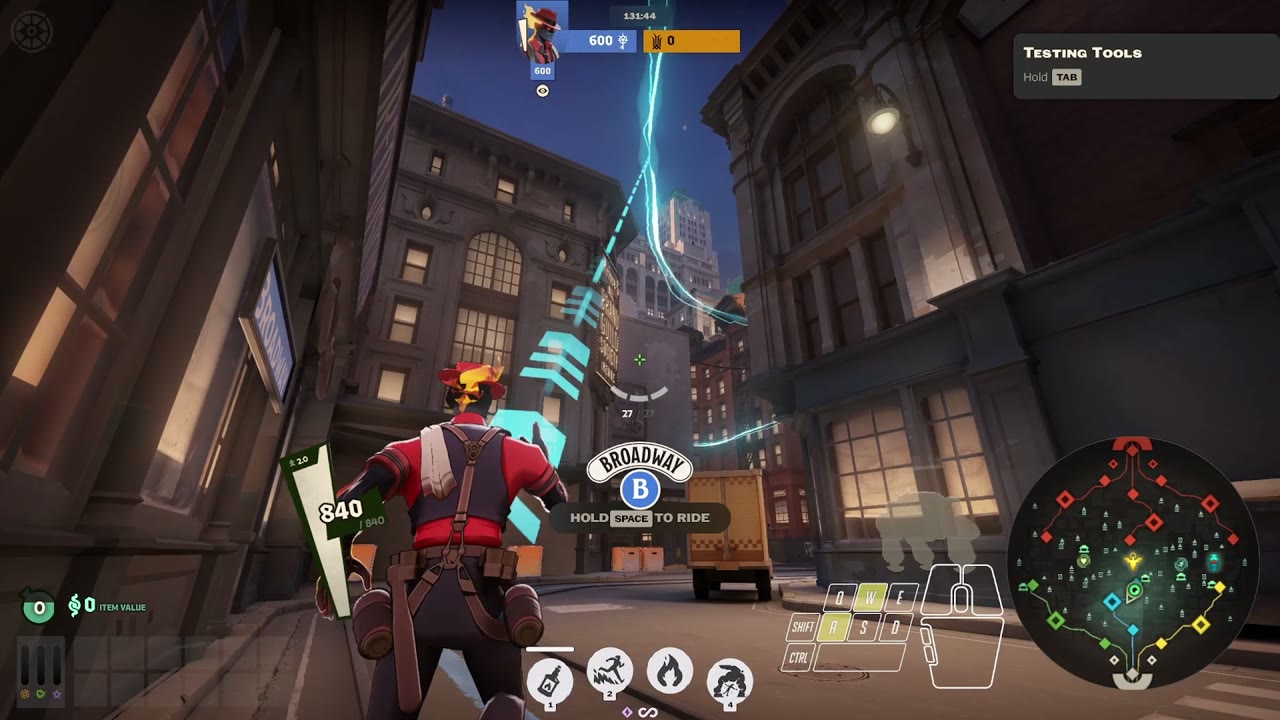The height and width of the screenshot is (720, 1280).
Task: Toggle the eye icon under portrait
Action: 542,91
